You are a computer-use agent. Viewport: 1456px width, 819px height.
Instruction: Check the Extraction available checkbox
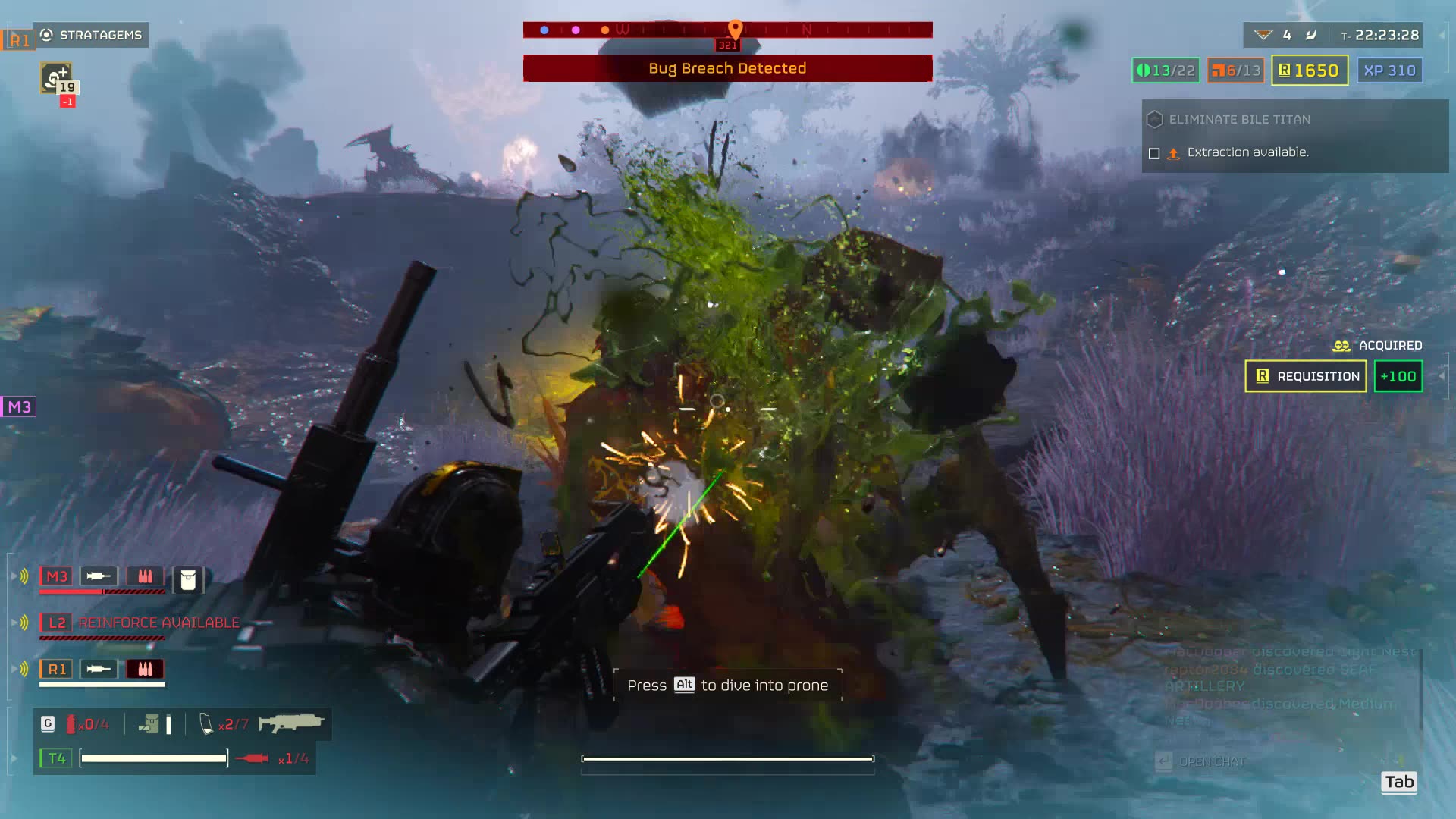point(1154,152)
